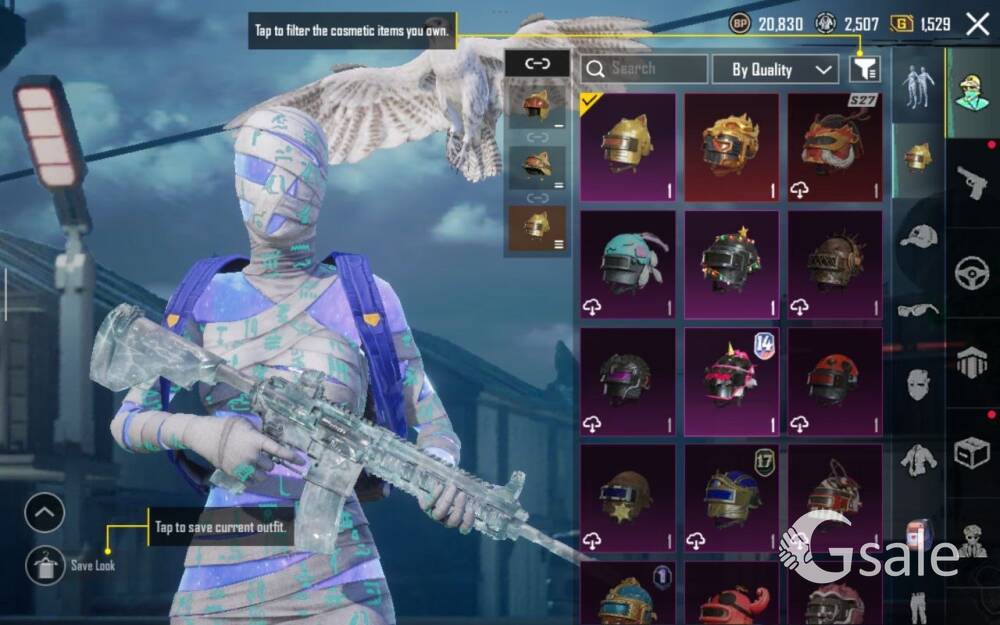Click the Save Look button
Image resolution: width=1000 pixels, height=625 pixels.
[x=46, y=565]
